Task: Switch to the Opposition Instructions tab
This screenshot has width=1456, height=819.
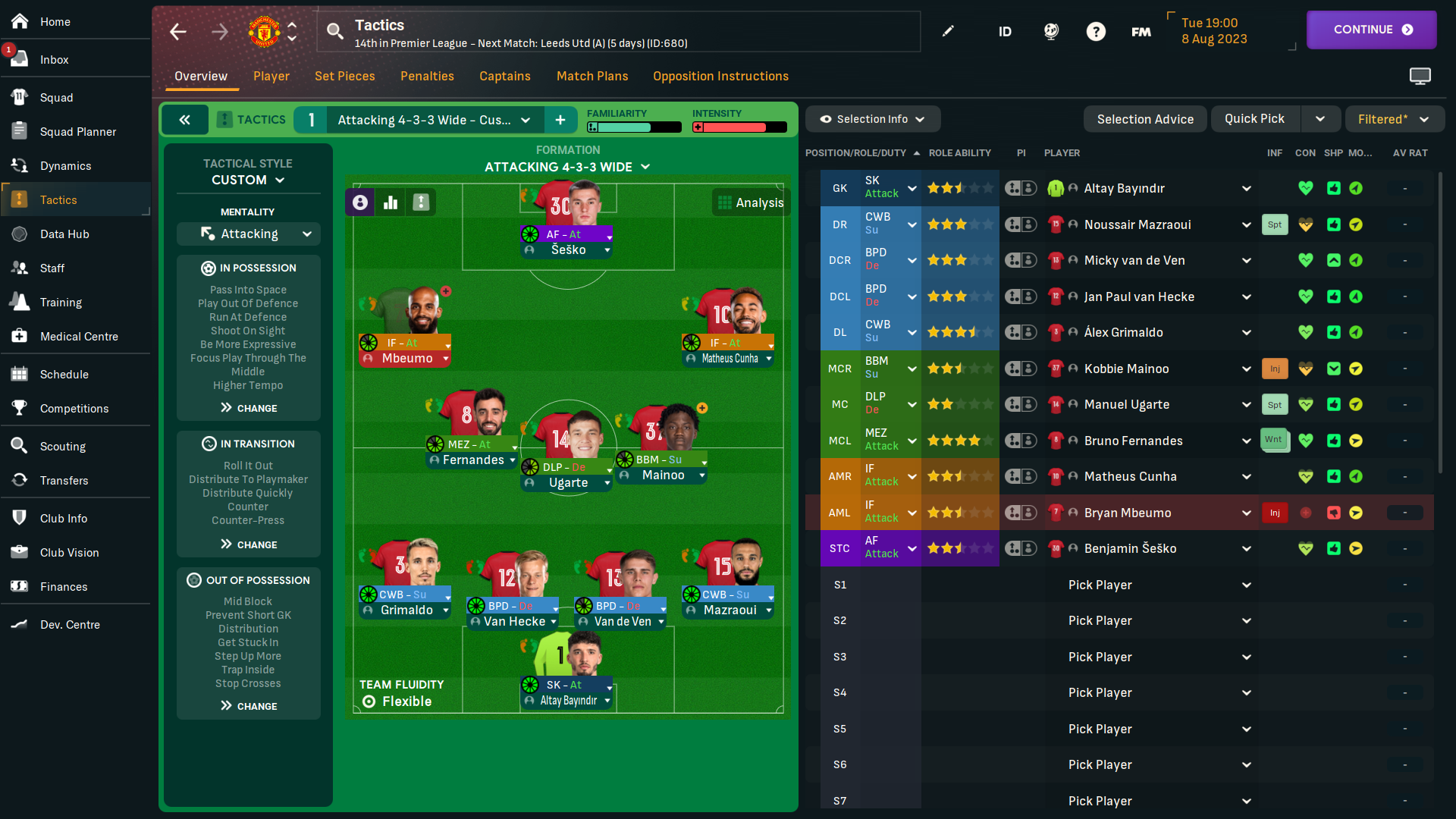Action: pos(720,76)
